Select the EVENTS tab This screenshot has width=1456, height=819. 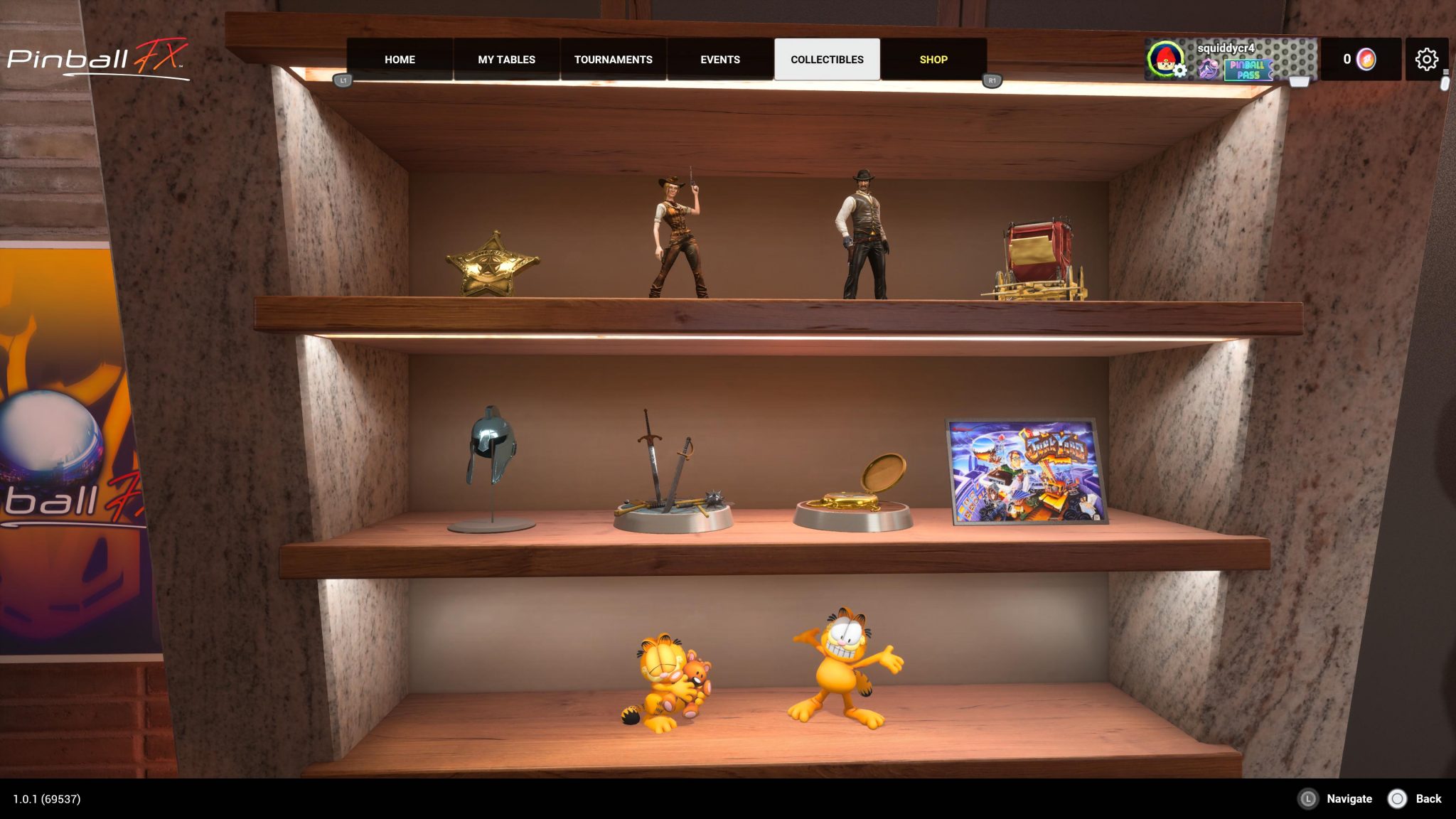pyautogui.click(x=720, y=60)
